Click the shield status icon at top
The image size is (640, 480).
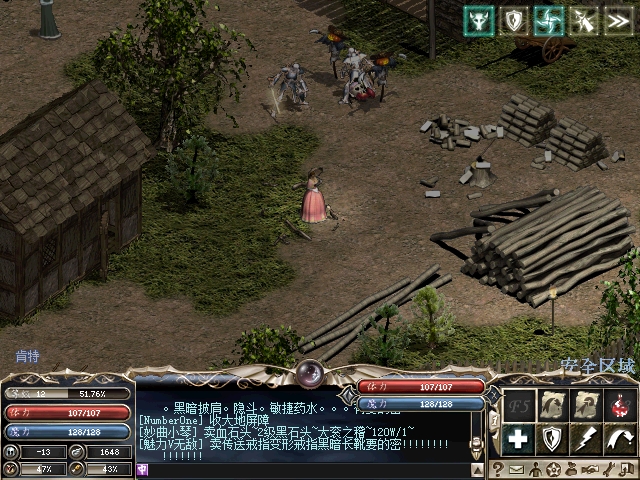(514, 20)
